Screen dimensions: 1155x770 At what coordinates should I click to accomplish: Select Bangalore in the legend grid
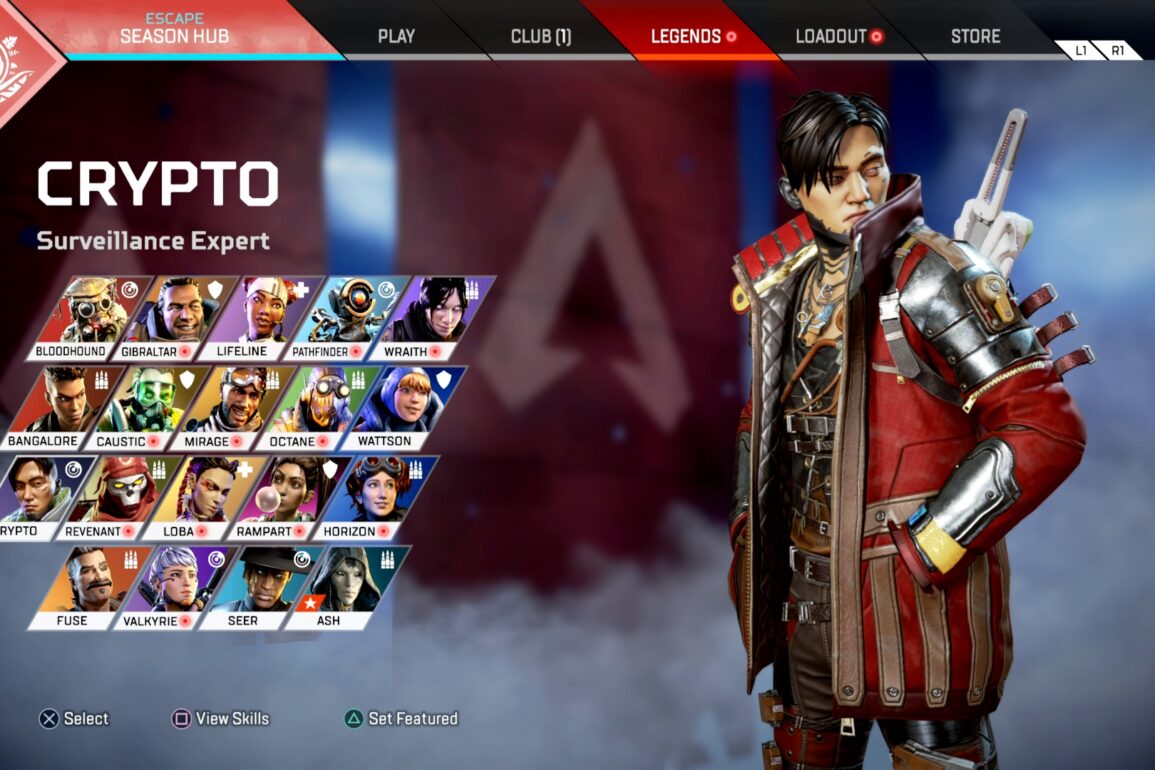pos(62,407)
